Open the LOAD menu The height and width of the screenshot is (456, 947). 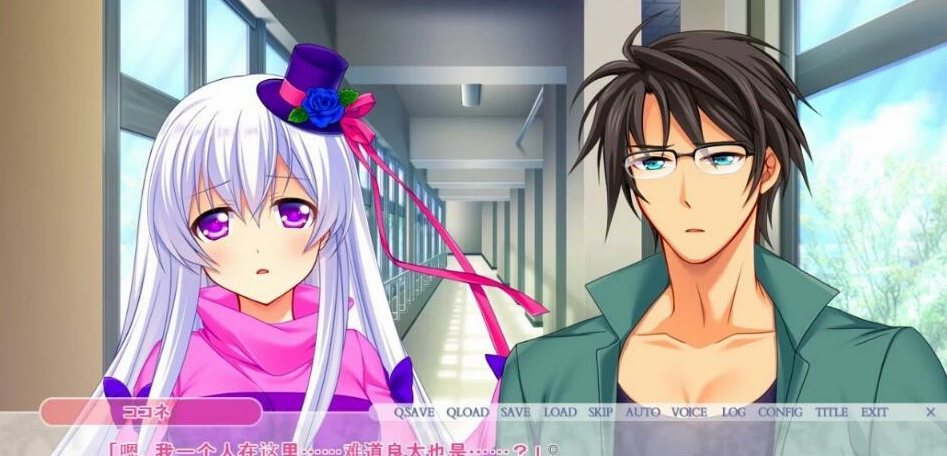[x=560, y=412]
